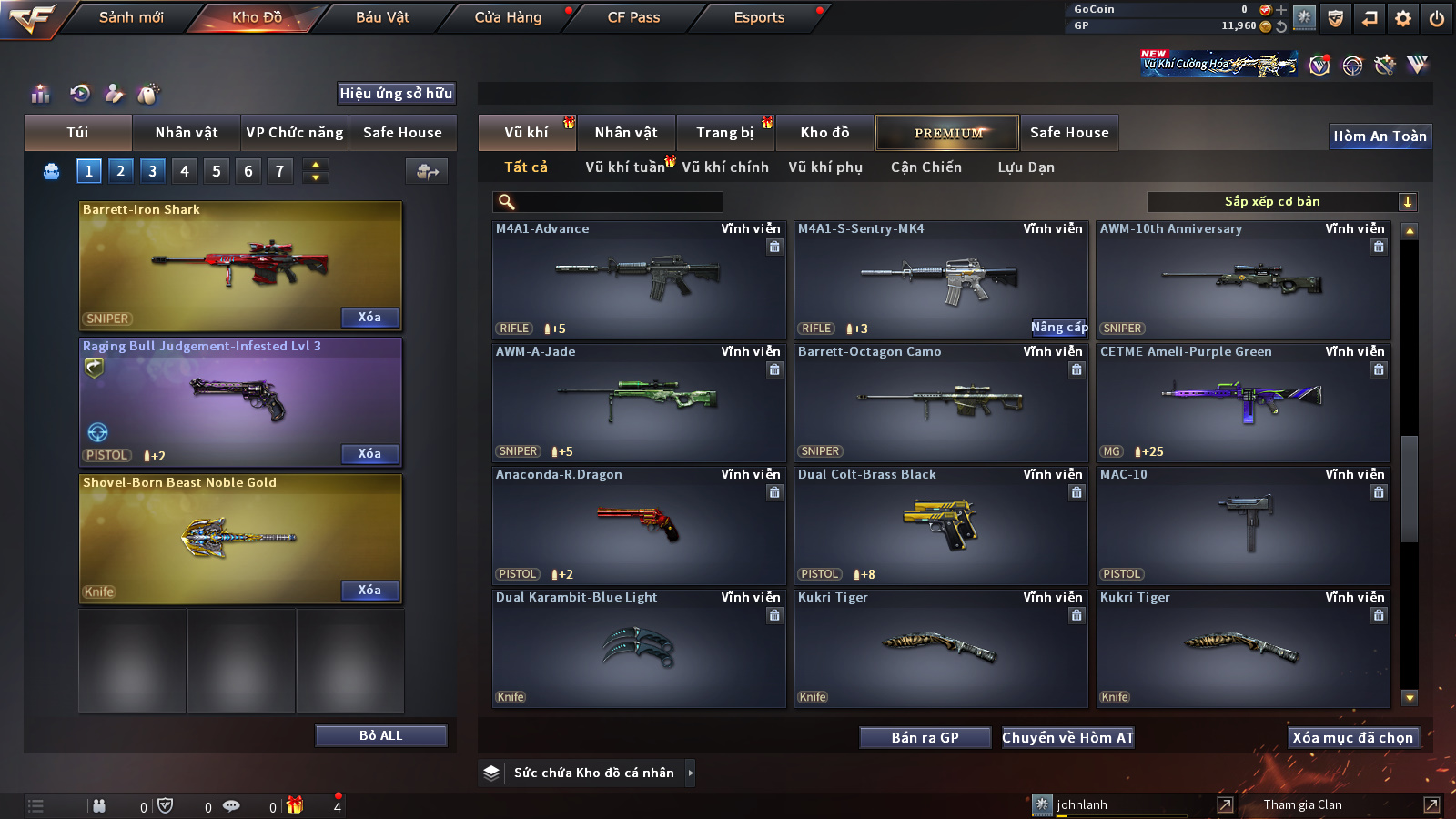Filter by Vũ khí chính
This screenshot has width=1456, height=819.
click(x=725, y=167)
